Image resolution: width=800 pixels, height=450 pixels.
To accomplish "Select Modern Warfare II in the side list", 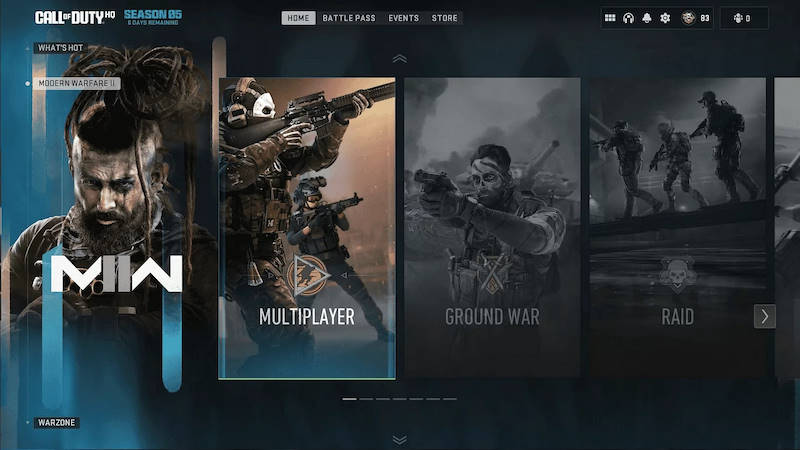I will point(78,83).
